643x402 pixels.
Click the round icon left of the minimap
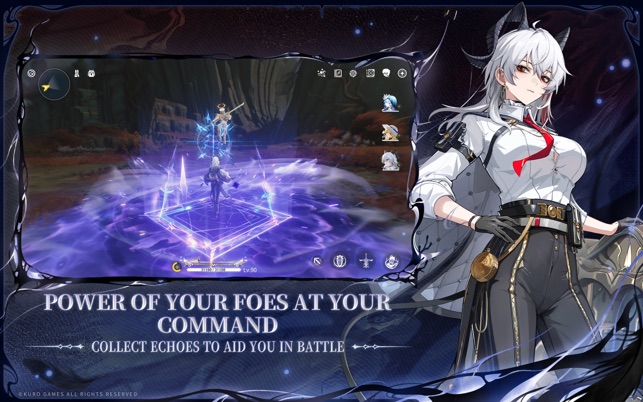[x=32, y=73]
